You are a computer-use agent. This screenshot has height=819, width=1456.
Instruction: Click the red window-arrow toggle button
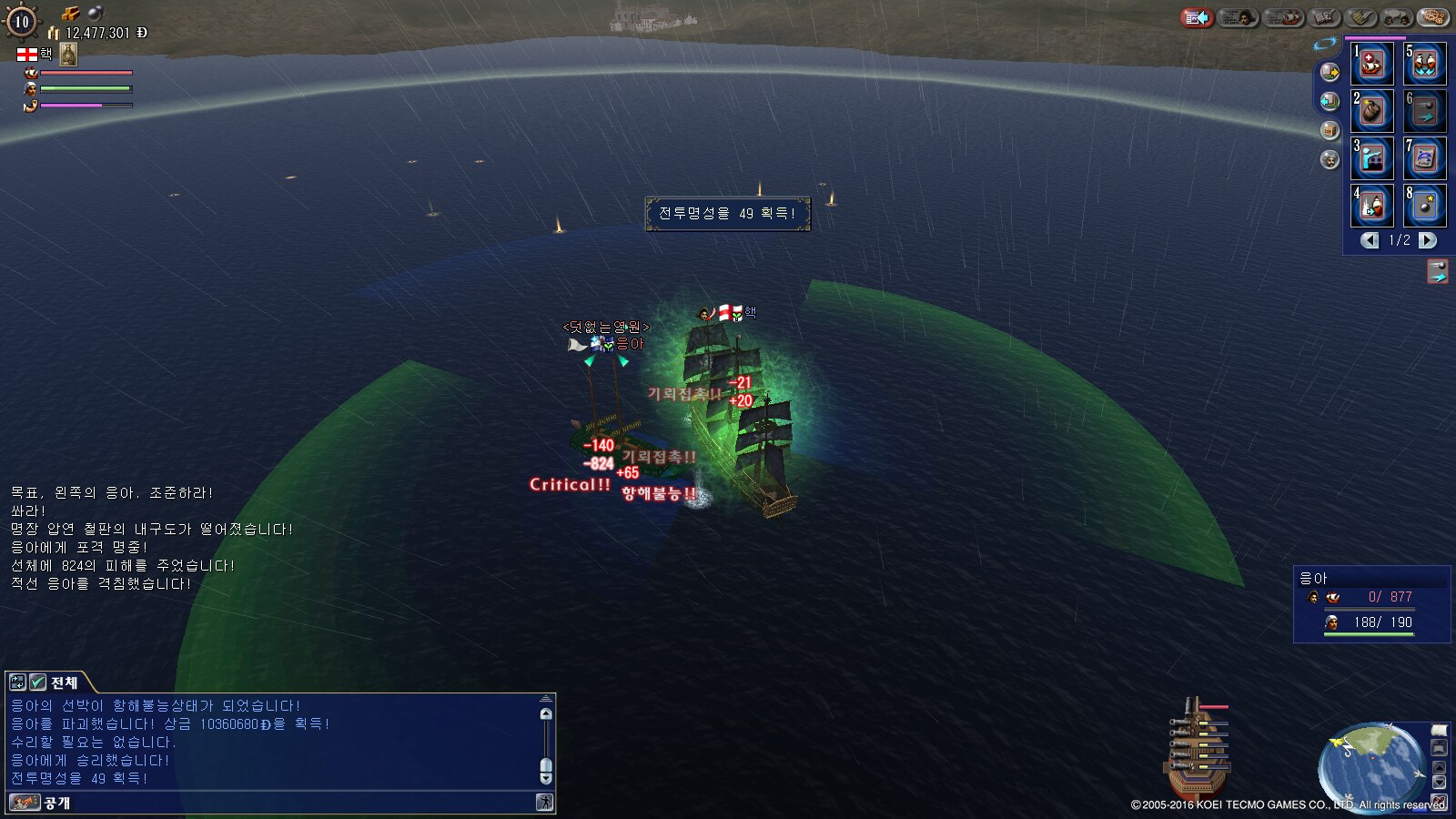(1197, 17)
